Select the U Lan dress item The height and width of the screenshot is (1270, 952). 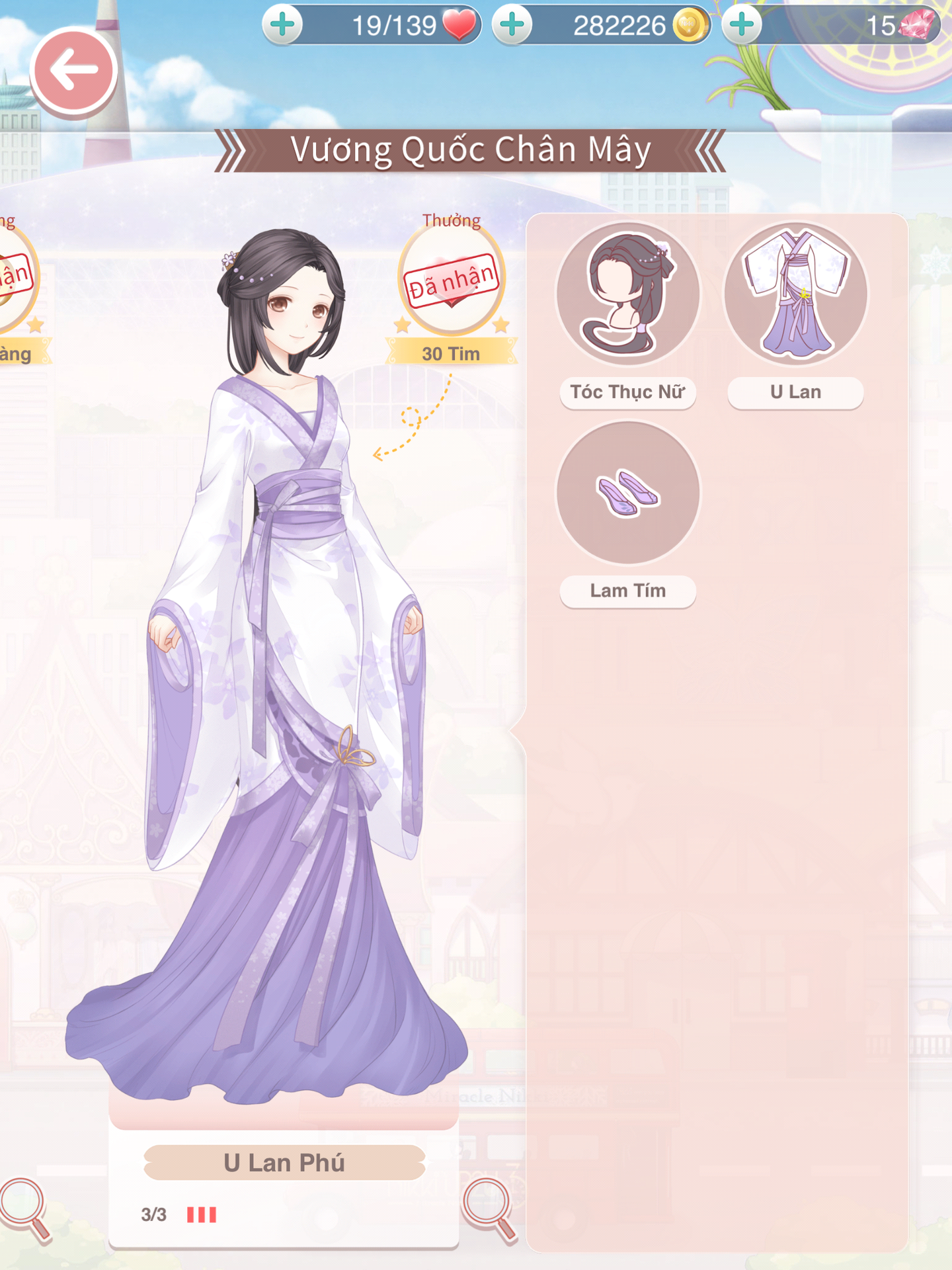tap(795, 294)
